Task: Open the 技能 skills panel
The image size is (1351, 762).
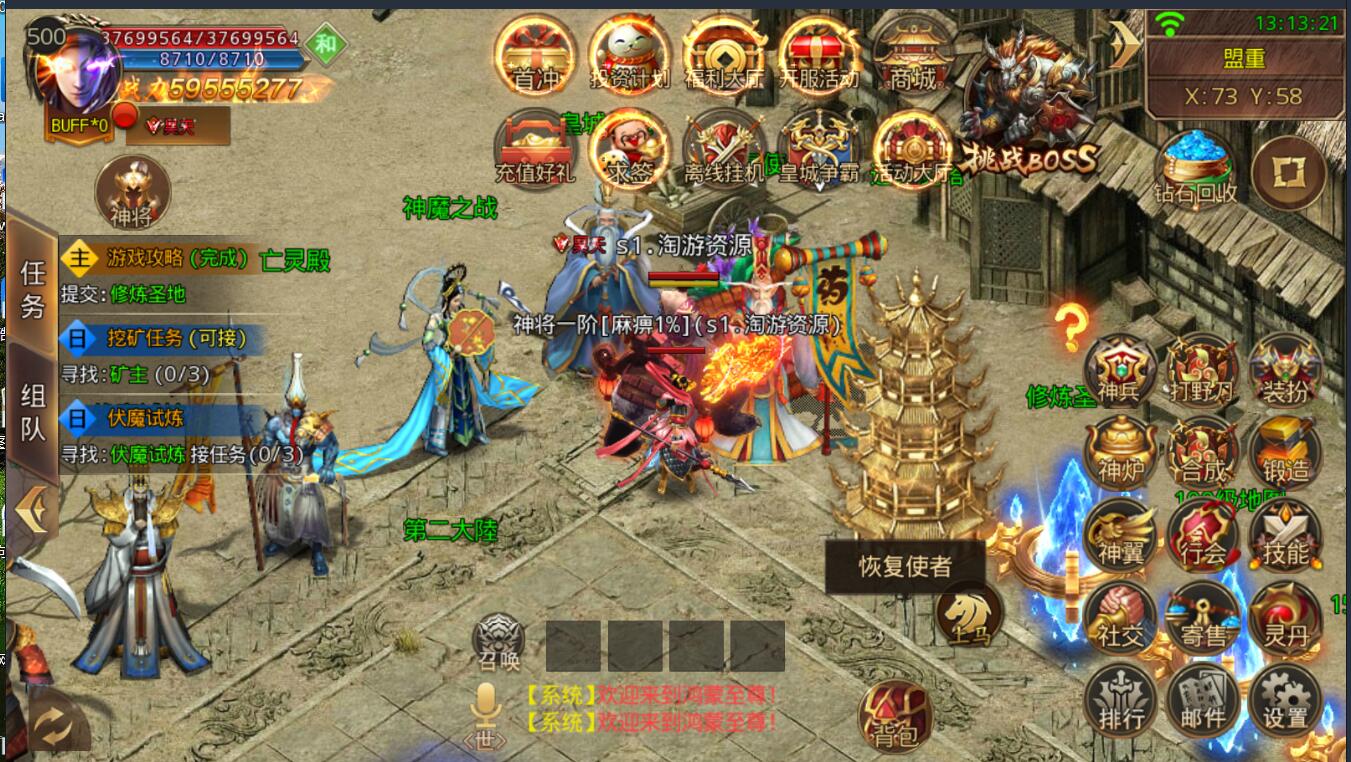Action: [1285, 534]
